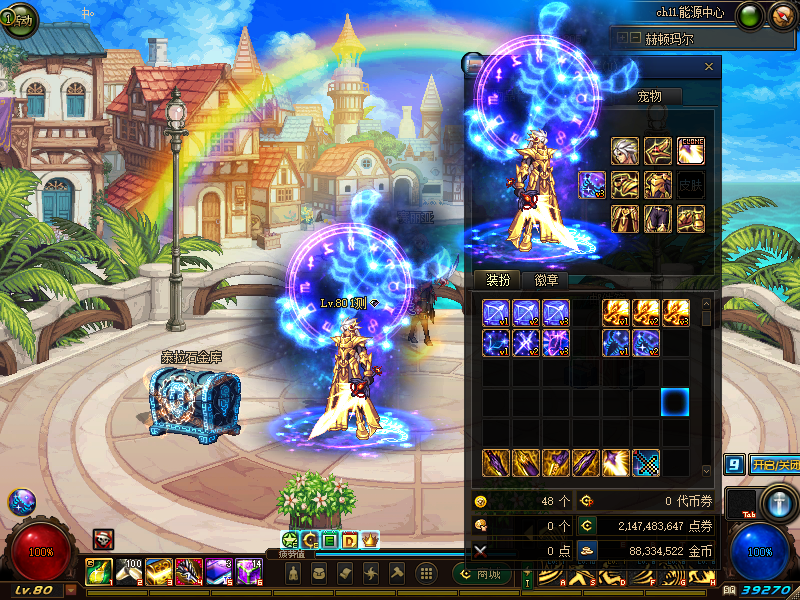Click the skull pirate buff icon

[103, 539]
